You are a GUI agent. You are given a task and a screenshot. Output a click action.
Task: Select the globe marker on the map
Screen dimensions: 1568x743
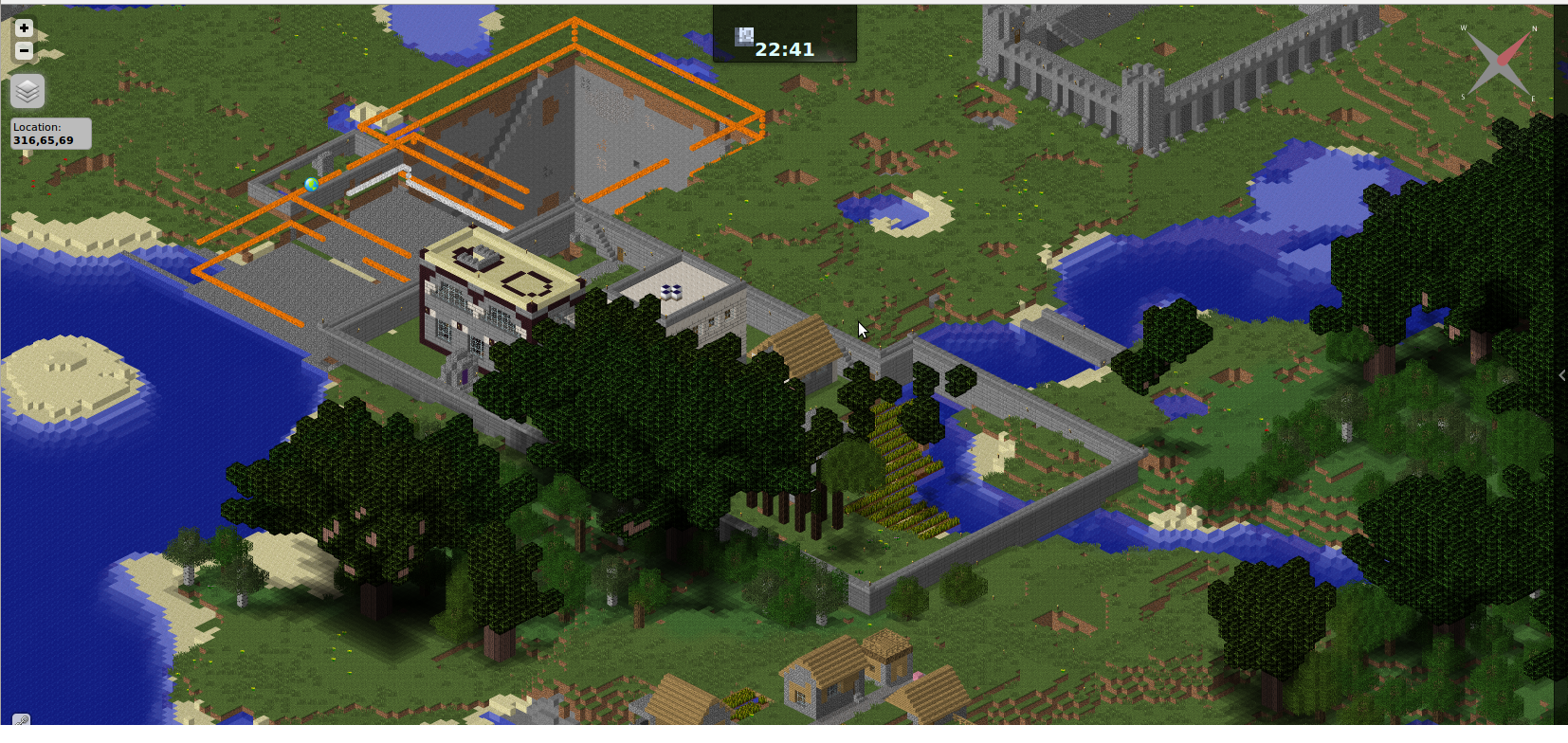(311, 185)
